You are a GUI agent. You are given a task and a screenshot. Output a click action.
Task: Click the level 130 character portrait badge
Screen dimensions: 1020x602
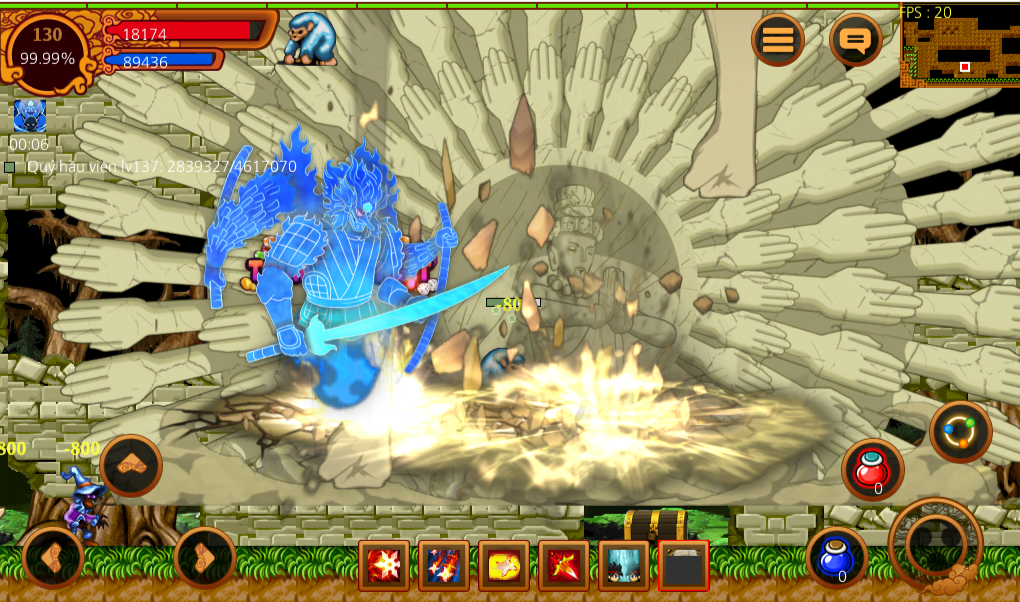[x=47, y=48]
